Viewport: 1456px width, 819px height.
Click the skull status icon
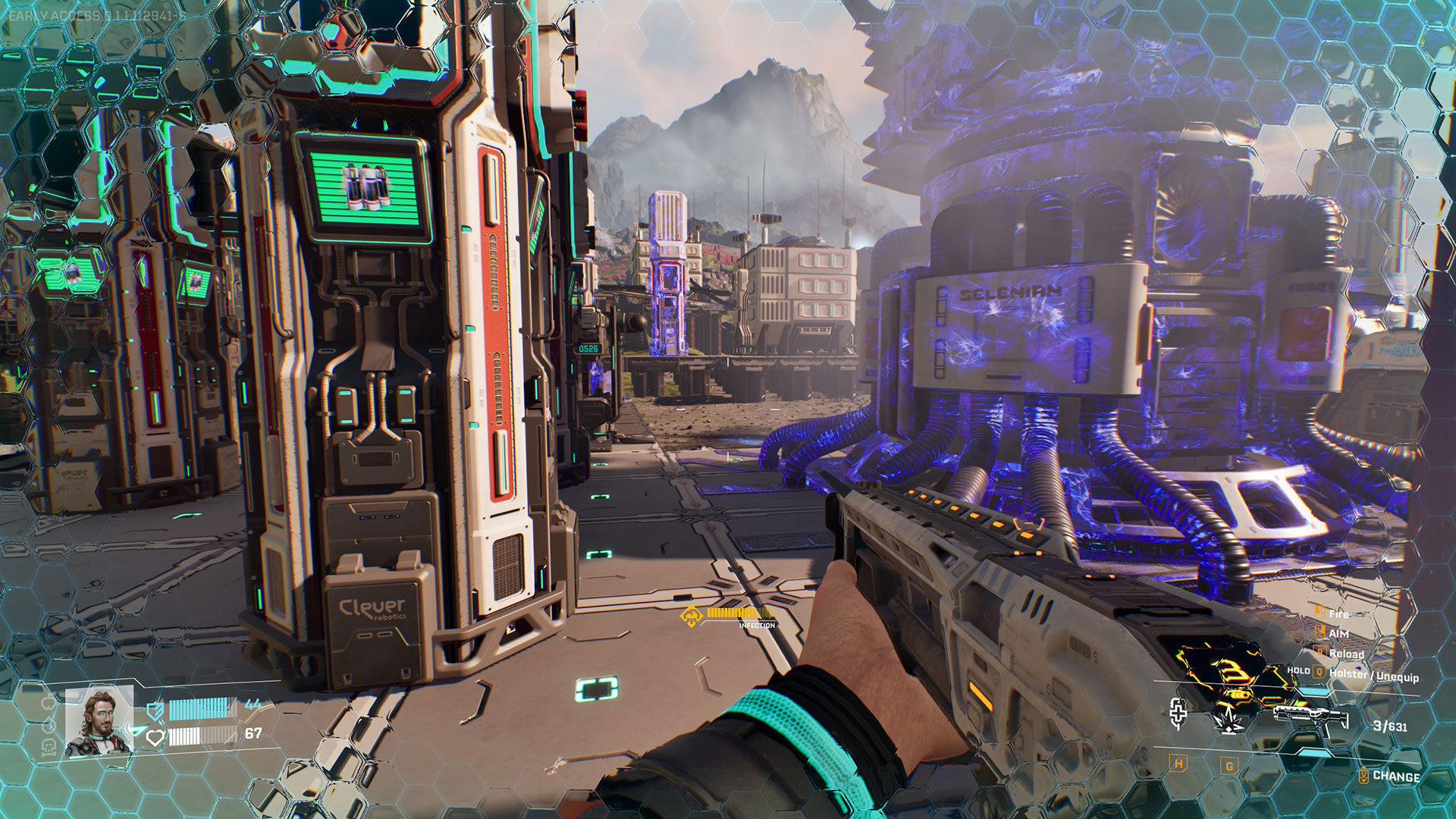[x=49, y=747]
